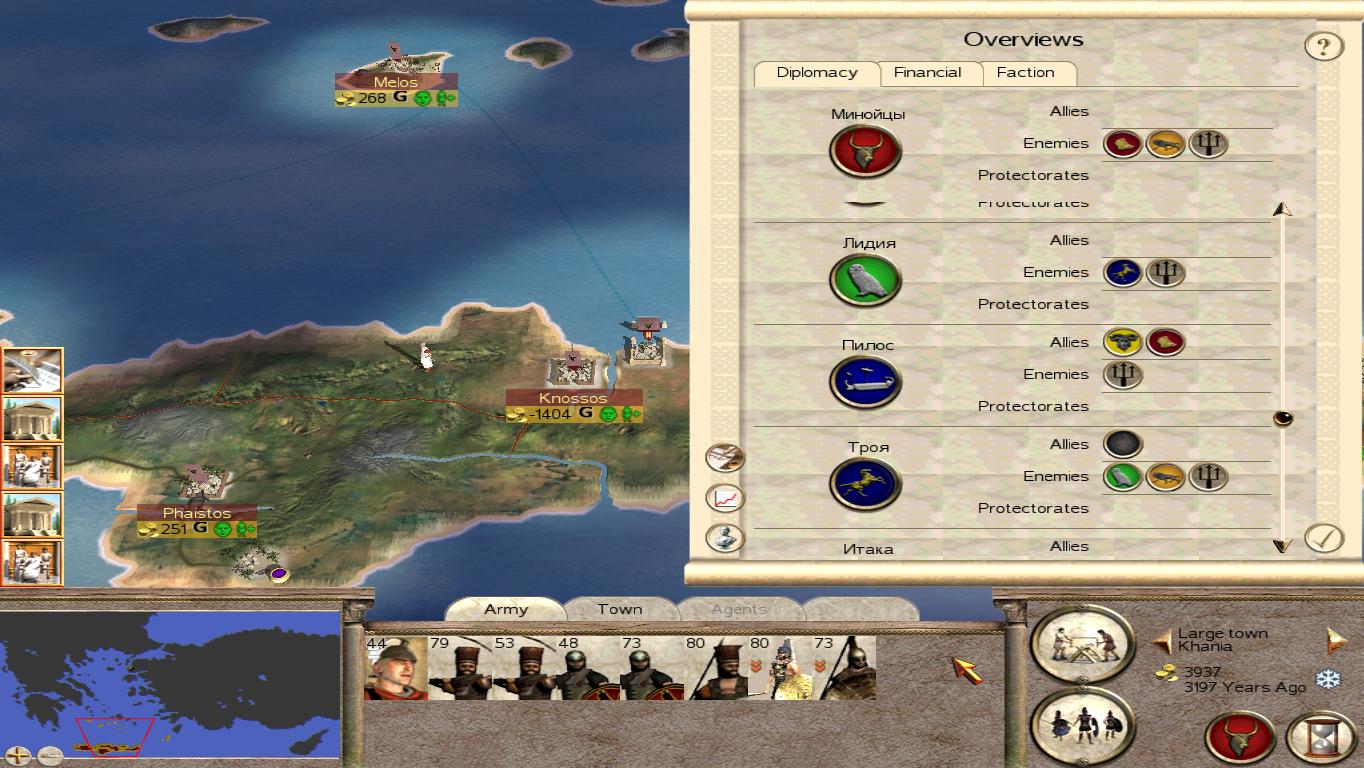Open the construction button with builders icon
This screenshot has height=768, width=1364.
click(x=1083, y=642)
